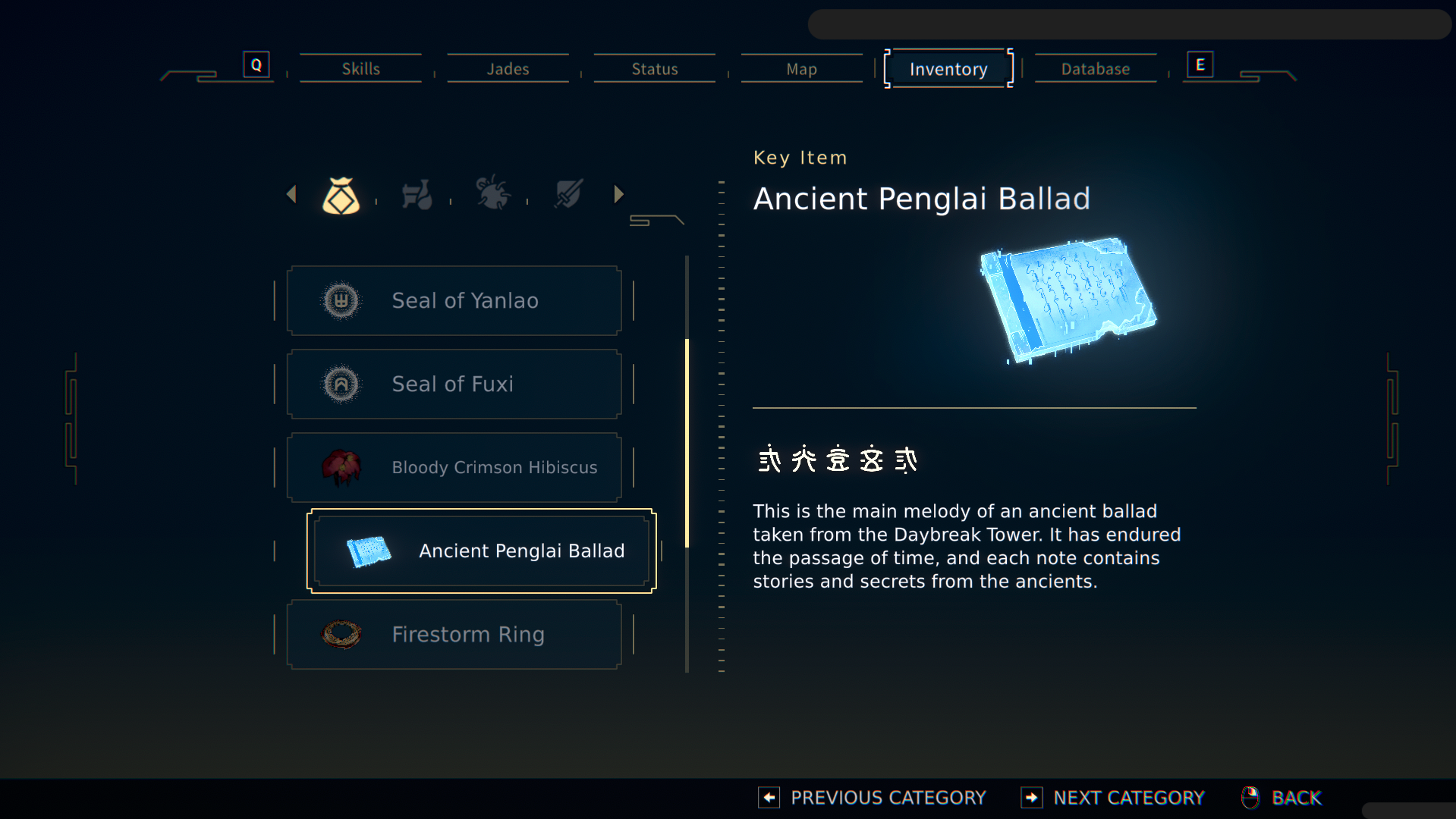Select the key item pouch category icon
1456x819 pixels.
coord(341,196)
